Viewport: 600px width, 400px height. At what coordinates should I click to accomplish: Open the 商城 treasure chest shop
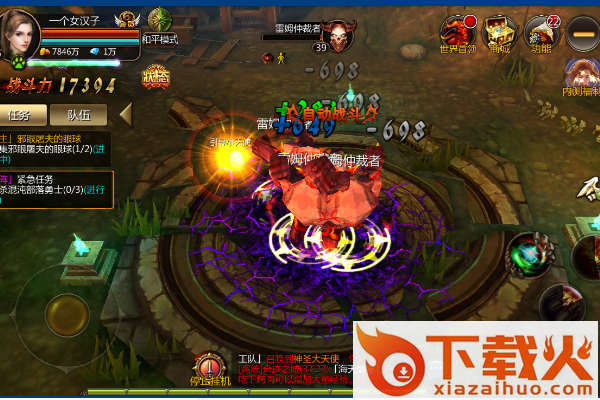pos(498,32)
